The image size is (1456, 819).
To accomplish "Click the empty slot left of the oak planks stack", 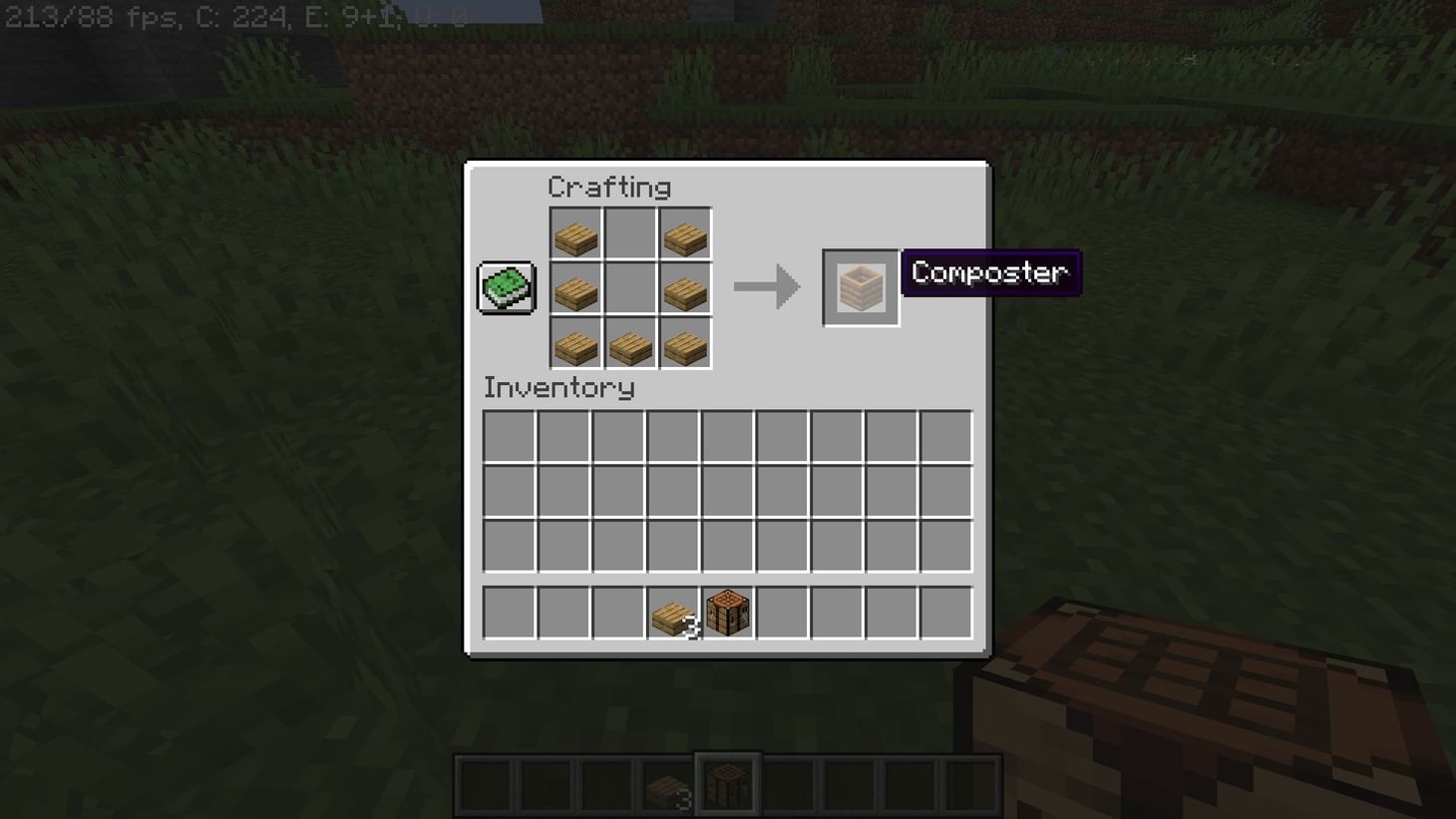I will (x=617, y=613).
